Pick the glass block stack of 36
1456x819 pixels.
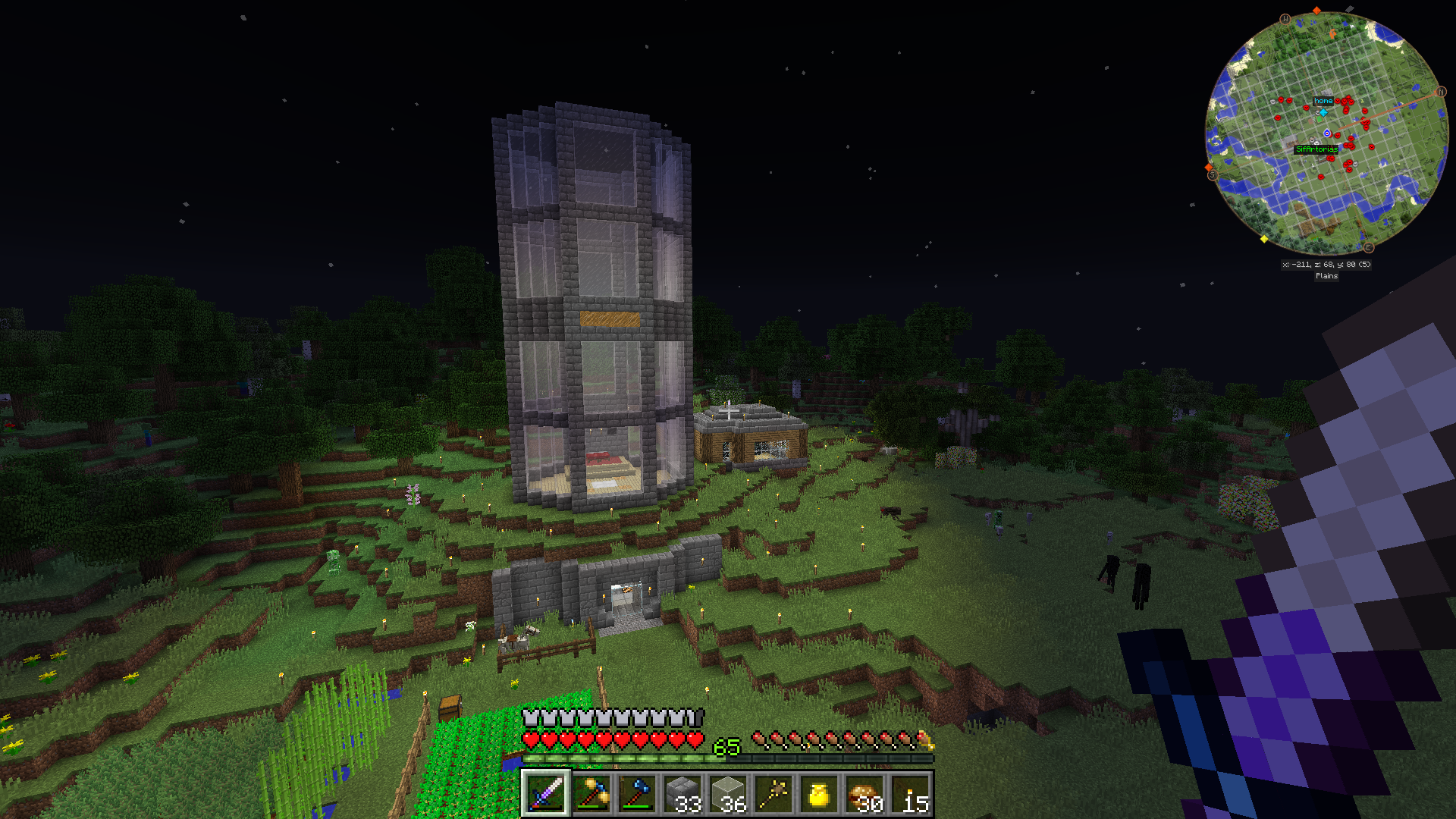[x=728, y=794]
